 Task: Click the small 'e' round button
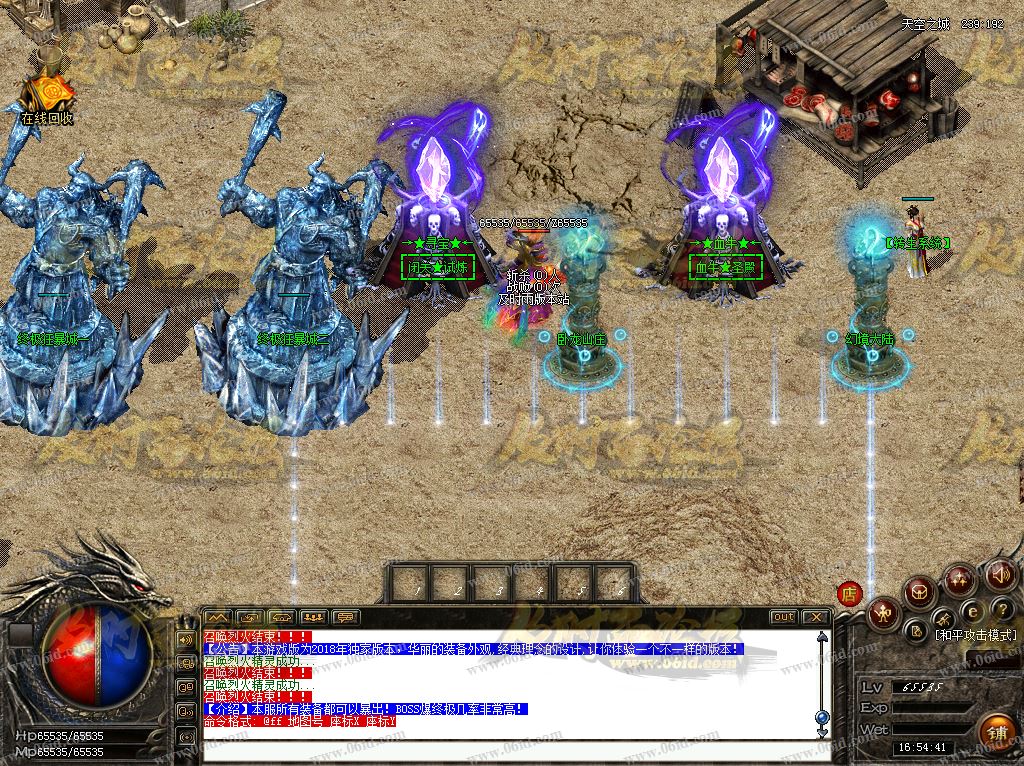[x=971, y=610]
